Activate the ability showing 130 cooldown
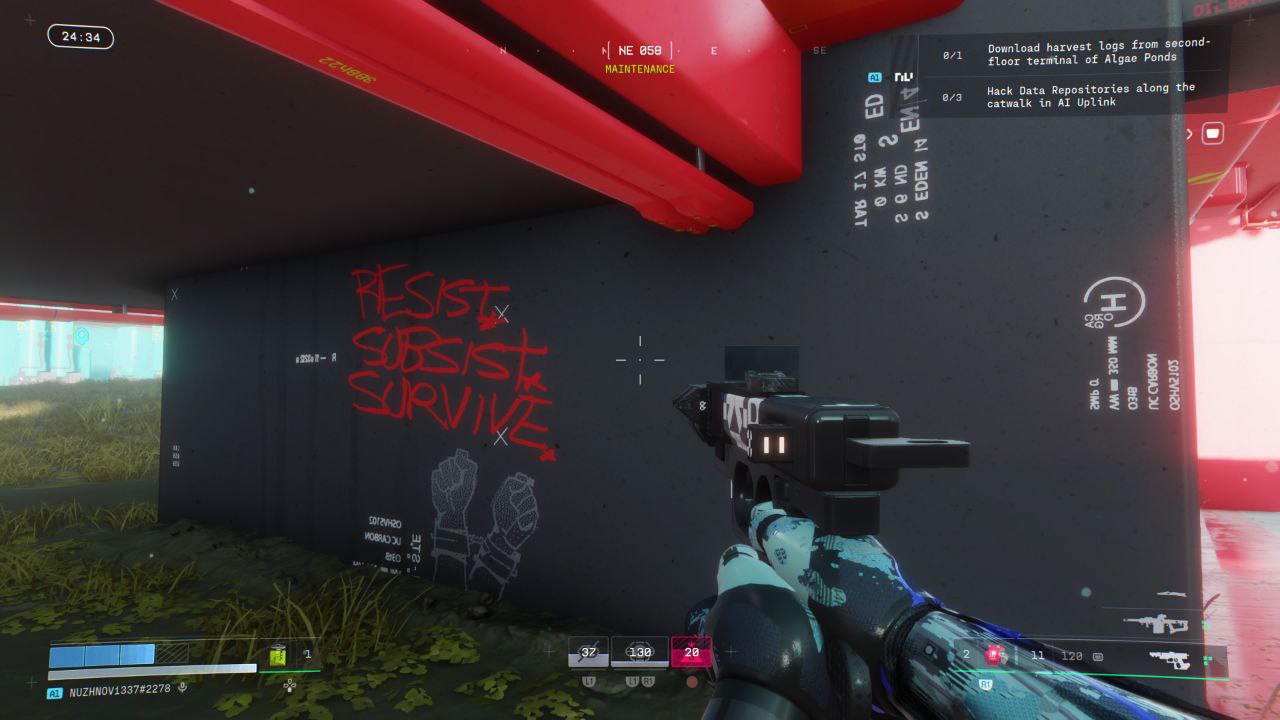1280x720 pixels. click(x=640, y=652)
